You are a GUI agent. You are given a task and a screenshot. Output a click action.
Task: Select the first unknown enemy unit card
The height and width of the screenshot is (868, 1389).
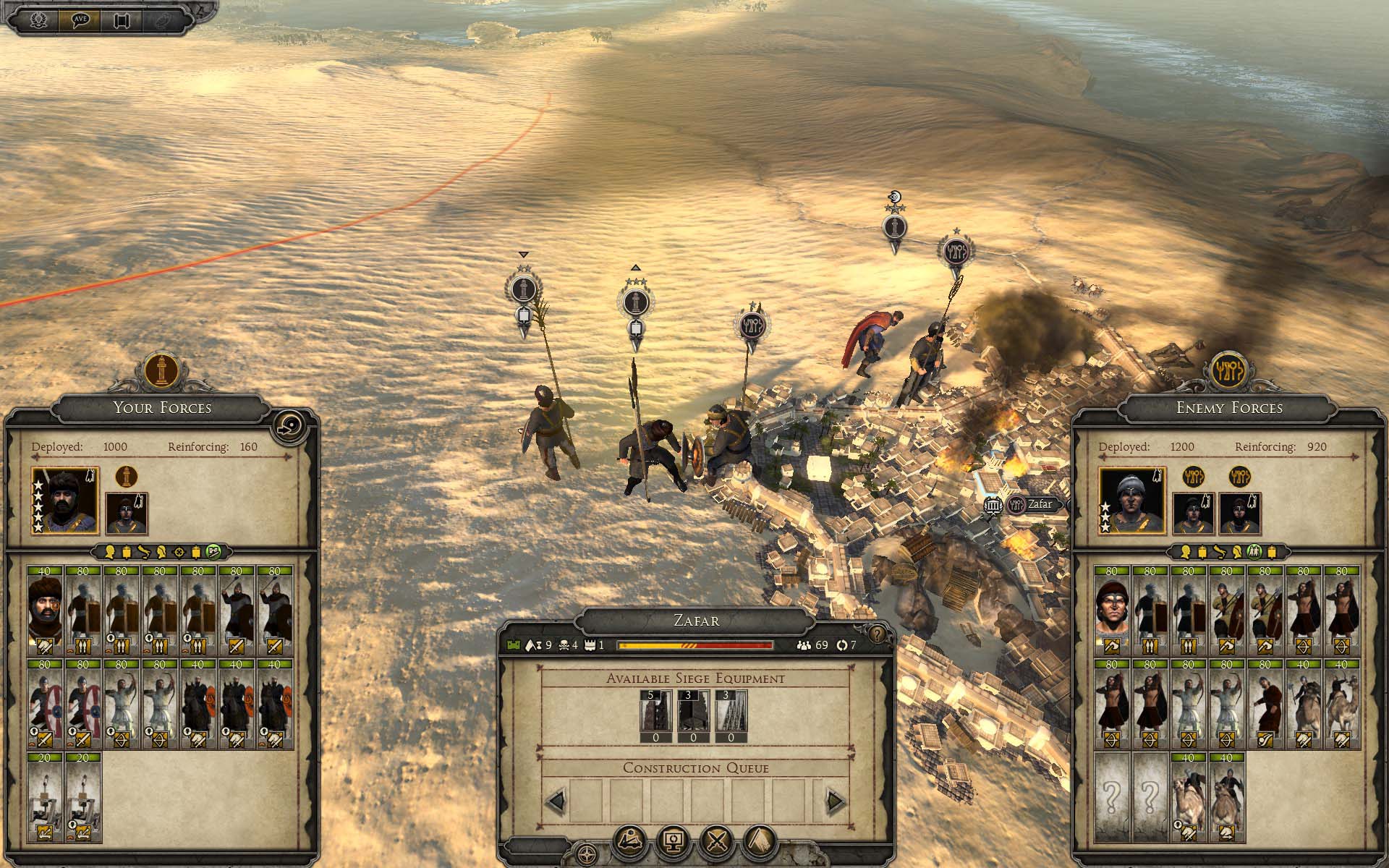click(x=1112, y=796)
